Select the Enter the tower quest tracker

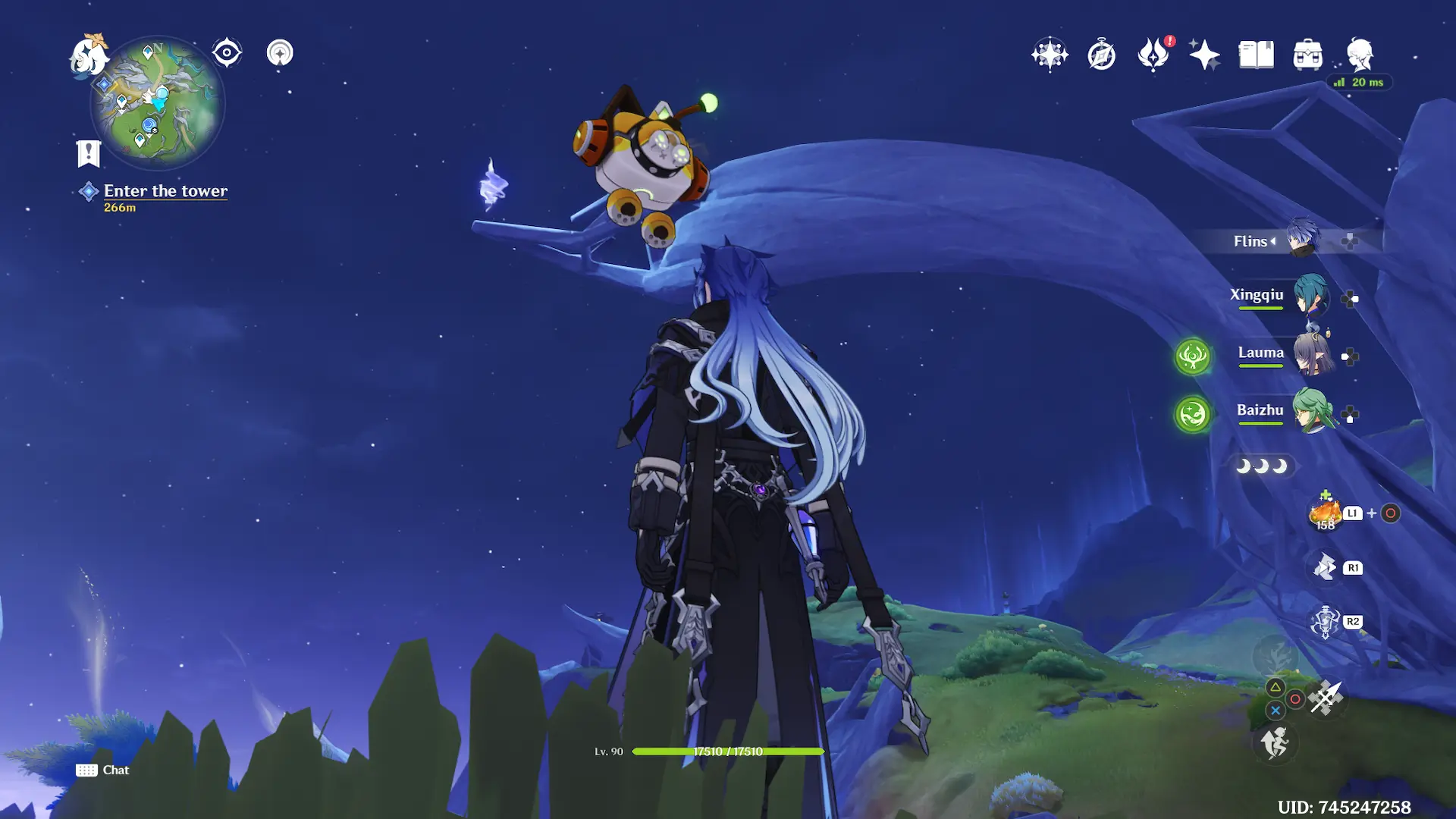165,191
